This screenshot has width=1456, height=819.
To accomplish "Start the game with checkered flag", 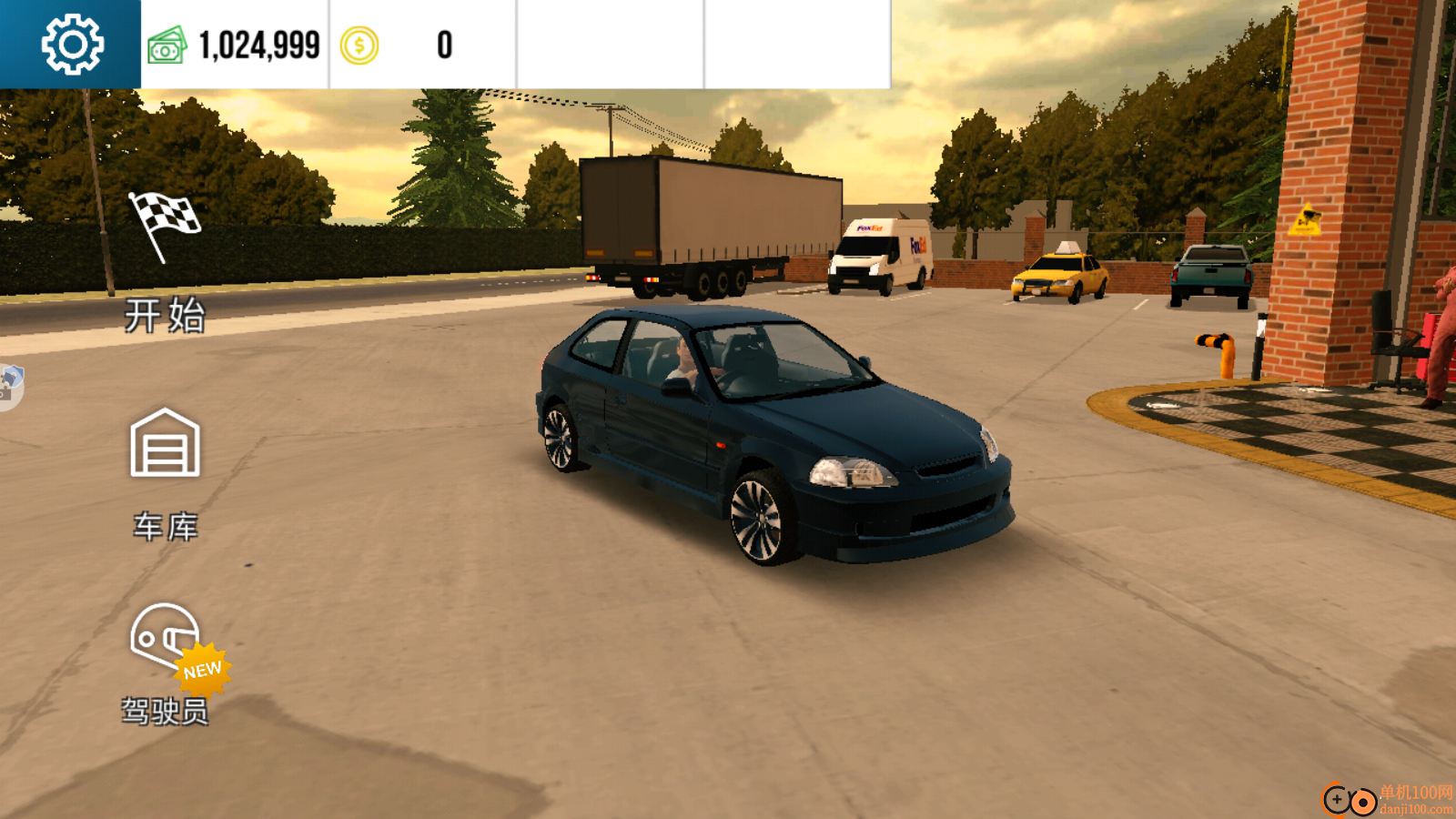I will pyautogui.click(x=165, y=261).
